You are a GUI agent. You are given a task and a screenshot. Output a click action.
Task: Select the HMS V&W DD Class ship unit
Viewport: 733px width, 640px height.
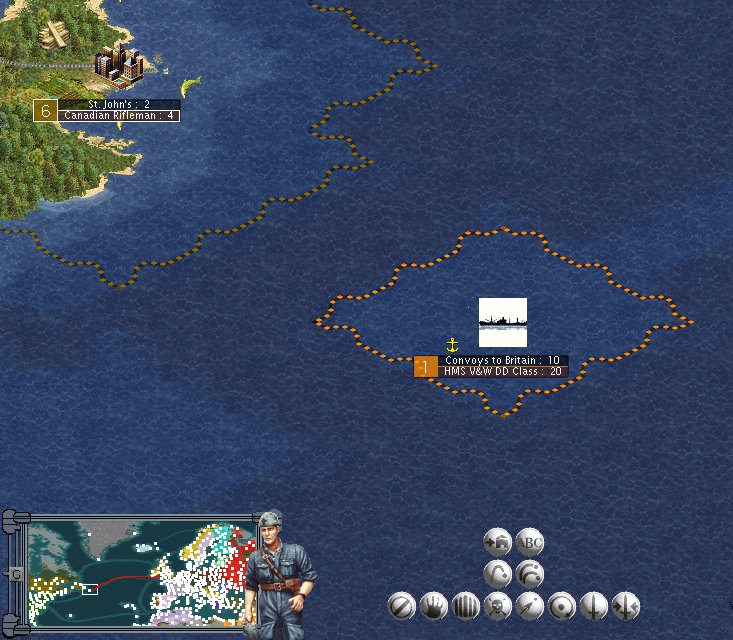(503, 322)
